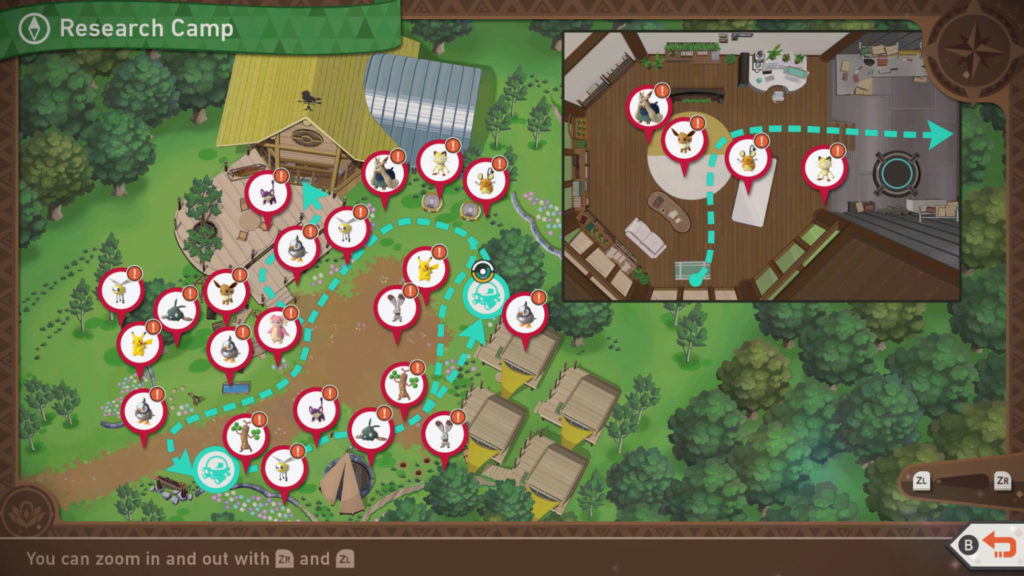Image resolution: width=1024 pixels, height=576 pixels.
Task: Select the route start marker with Poké Ball
Action: (x=484, y=295)
